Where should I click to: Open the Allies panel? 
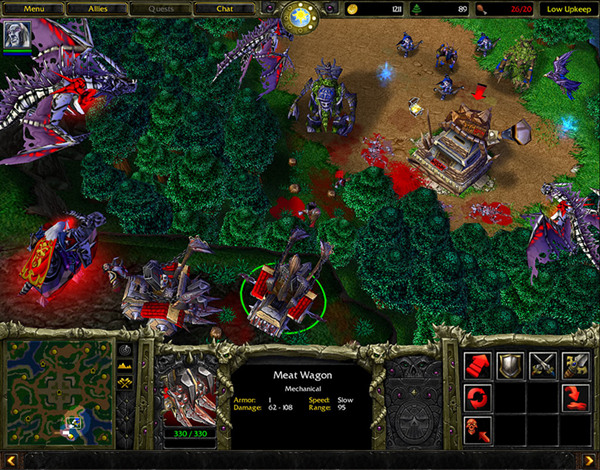point(97,9)
